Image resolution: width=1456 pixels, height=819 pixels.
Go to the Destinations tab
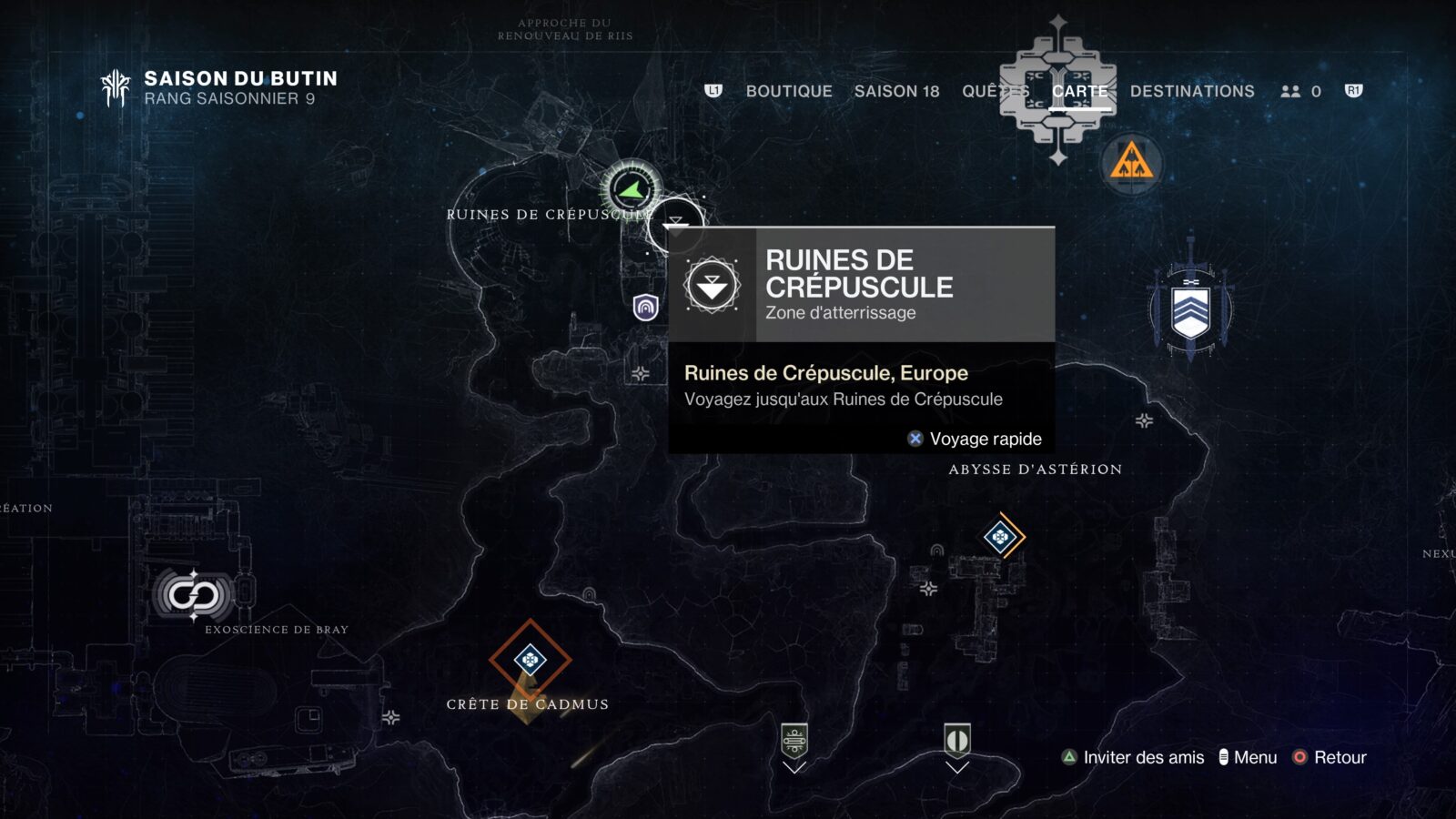[1192, 91]
